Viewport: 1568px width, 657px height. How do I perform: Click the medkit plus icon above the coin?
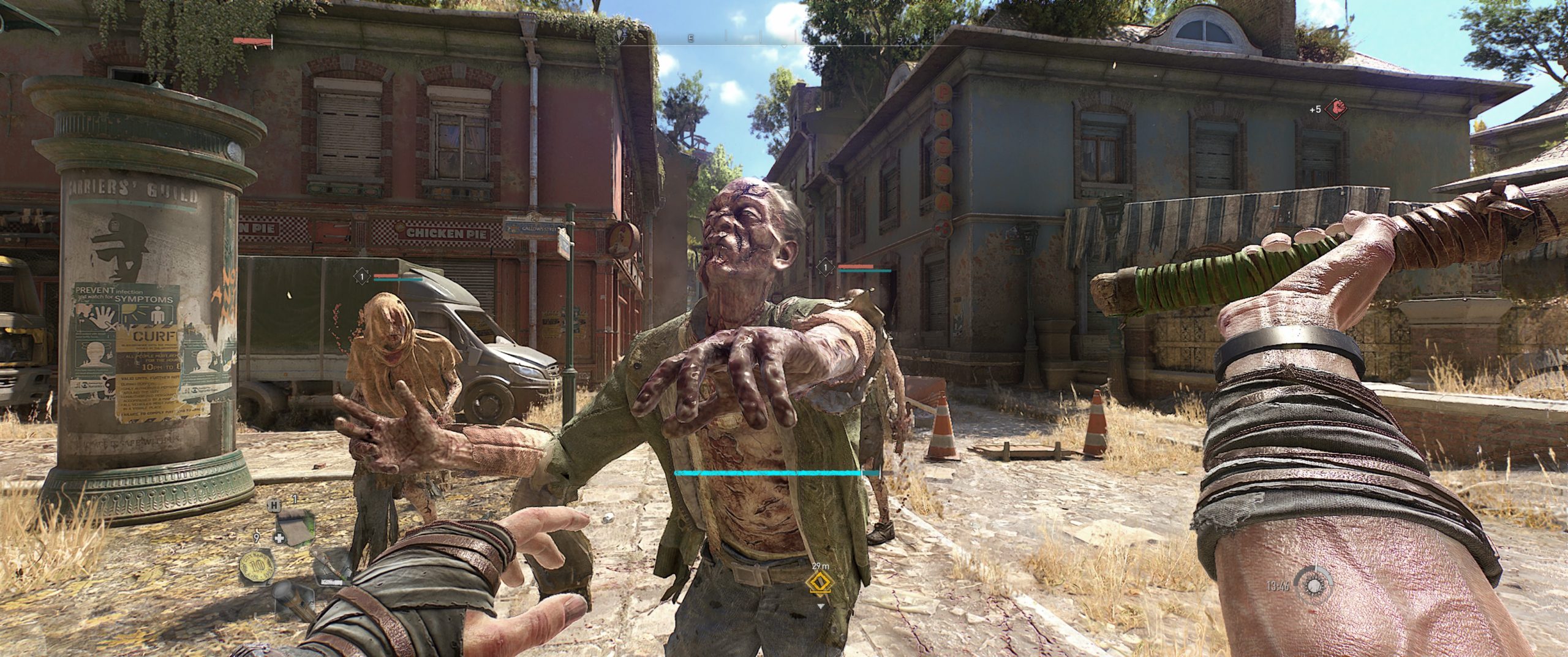pyautogui.click(x=279, y=538)
